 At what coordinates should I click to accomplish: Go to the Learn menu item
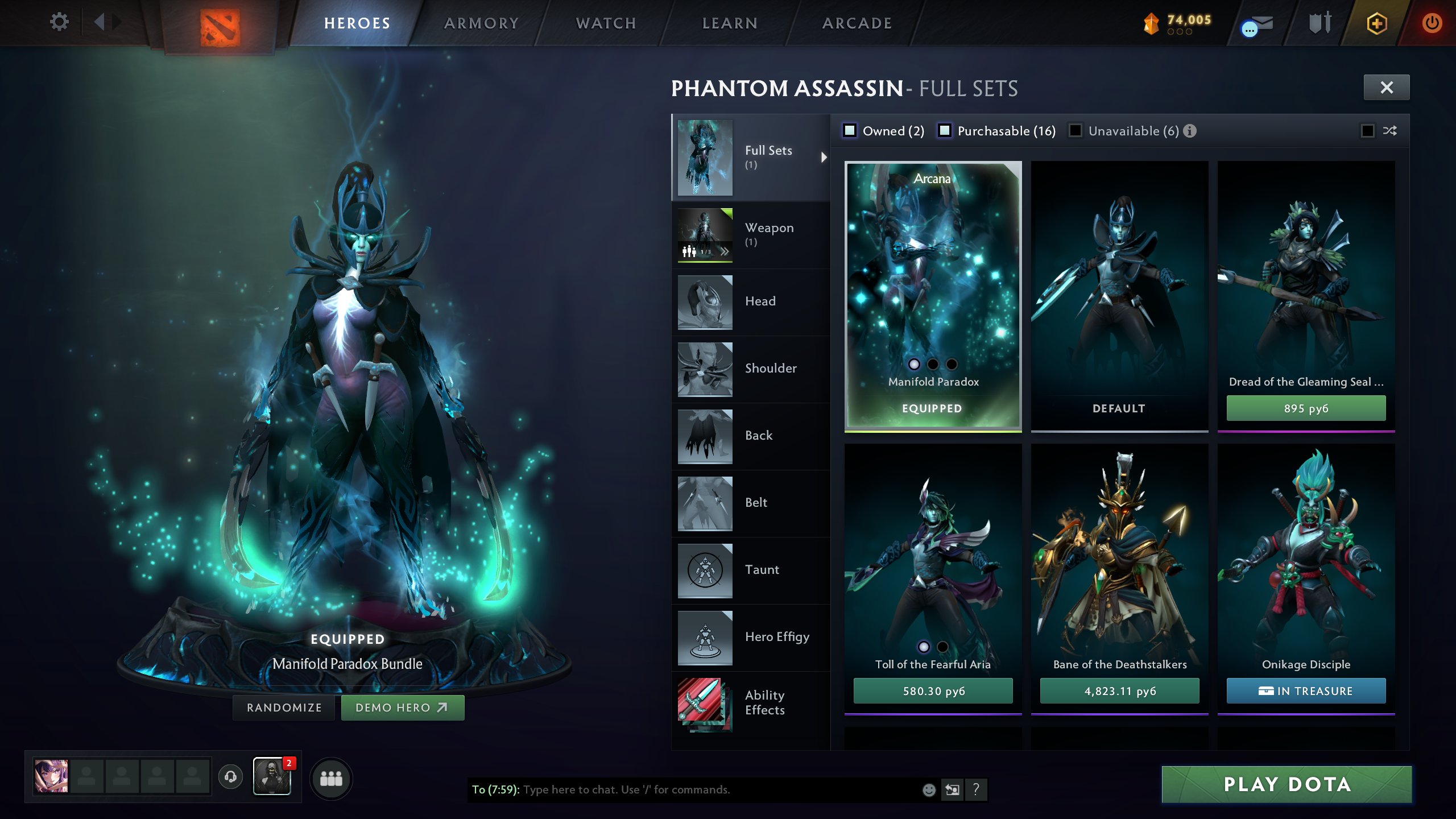pos(729,23)
